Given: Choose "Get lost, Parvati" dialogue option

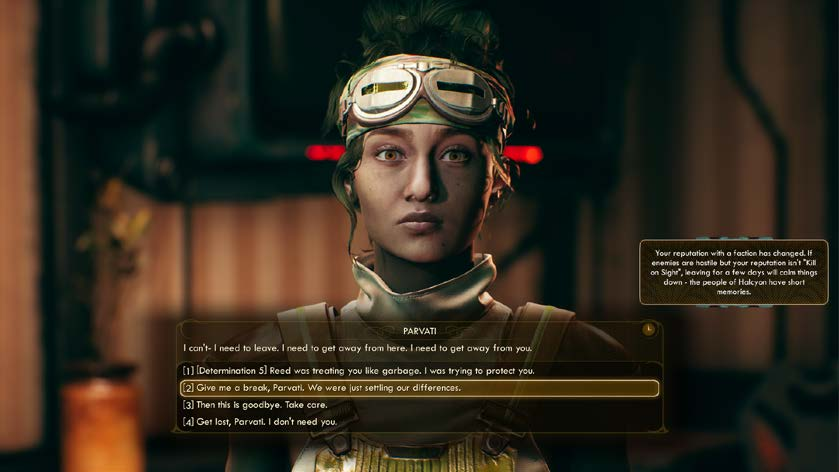Looking at the screenshot, I should 260,422.
